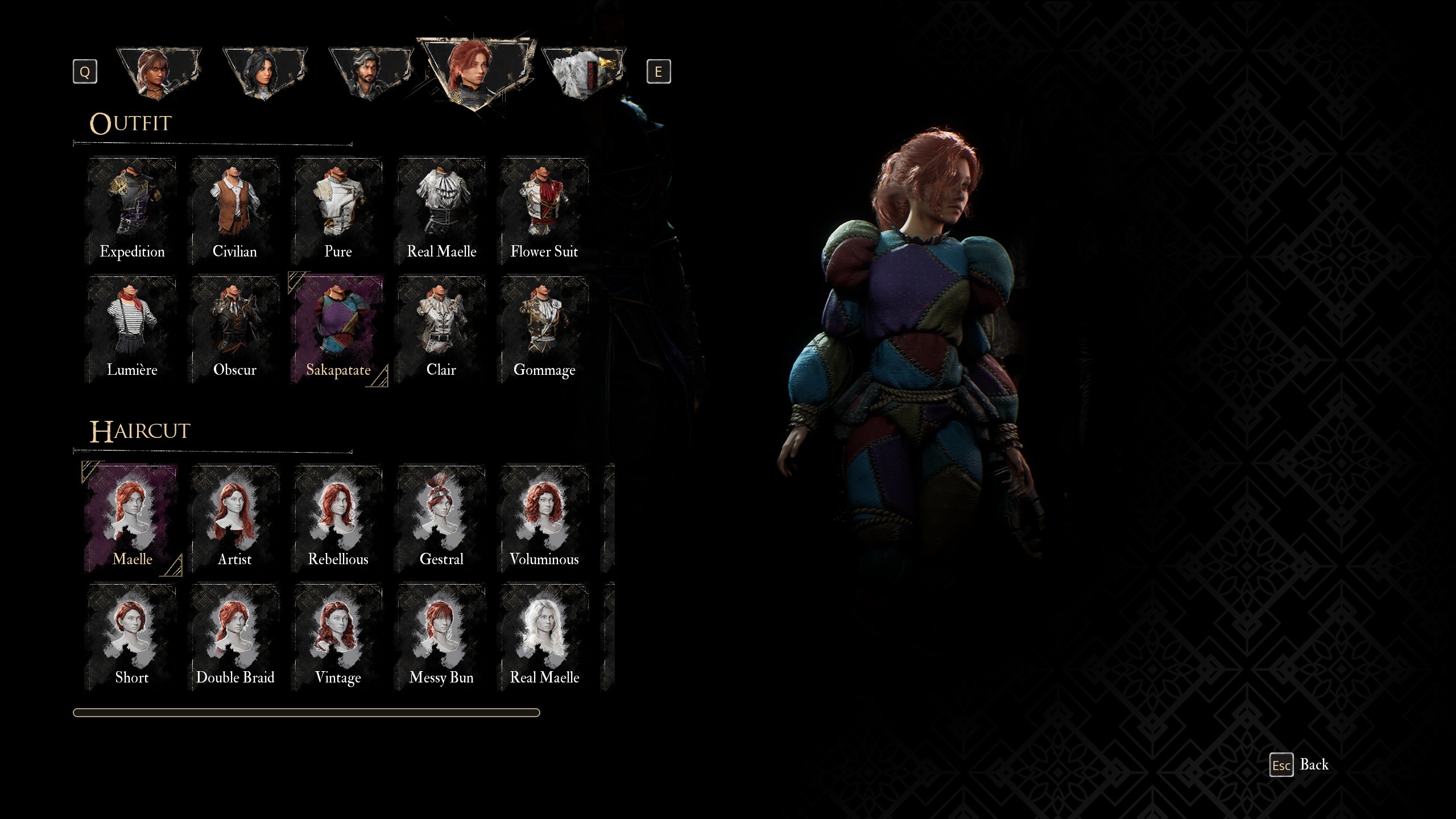Click the patchwork Sakapatate outfit

pos(338,330)
